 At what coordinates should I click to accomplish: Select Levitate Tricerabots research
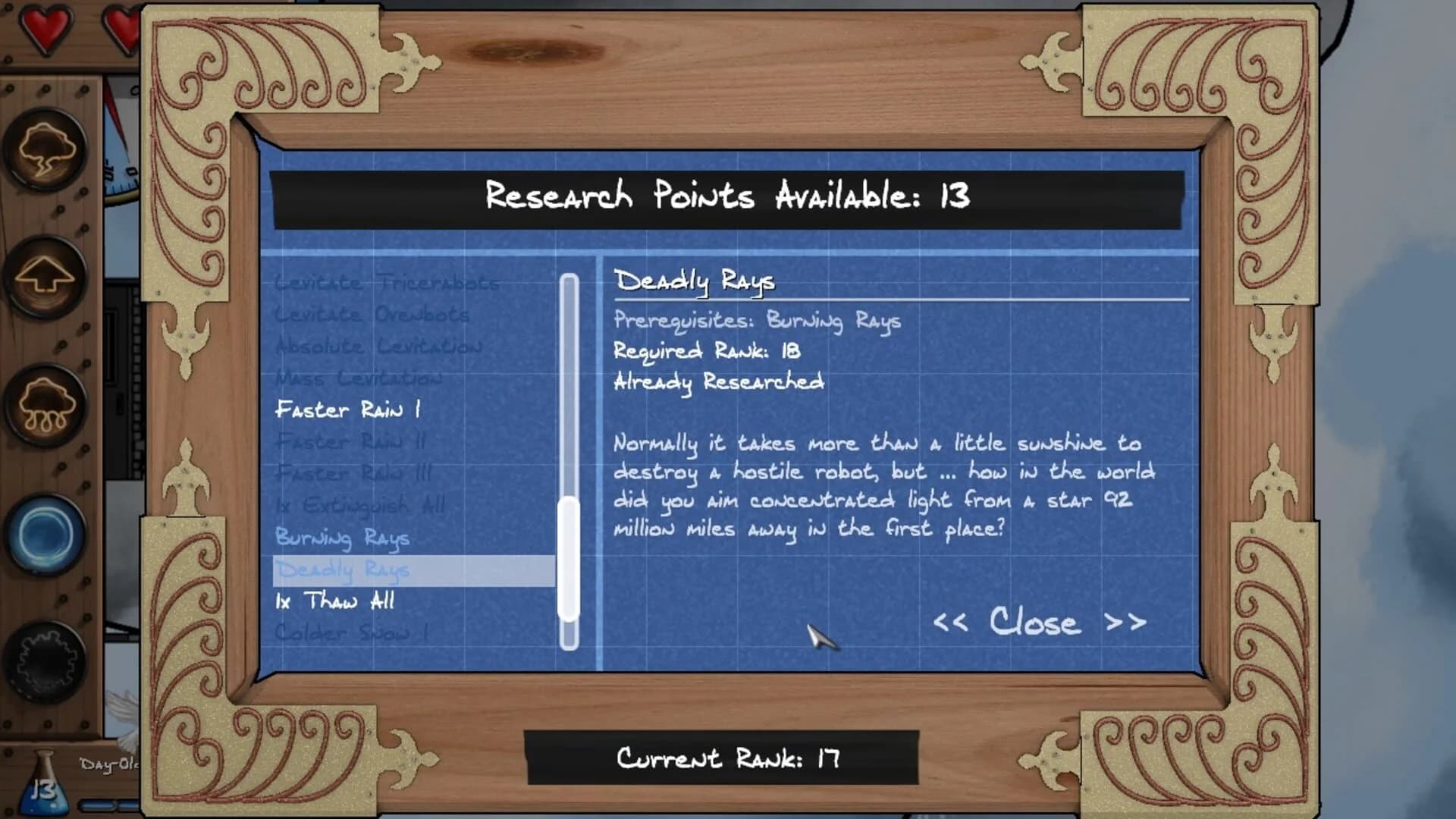[388, 282]
